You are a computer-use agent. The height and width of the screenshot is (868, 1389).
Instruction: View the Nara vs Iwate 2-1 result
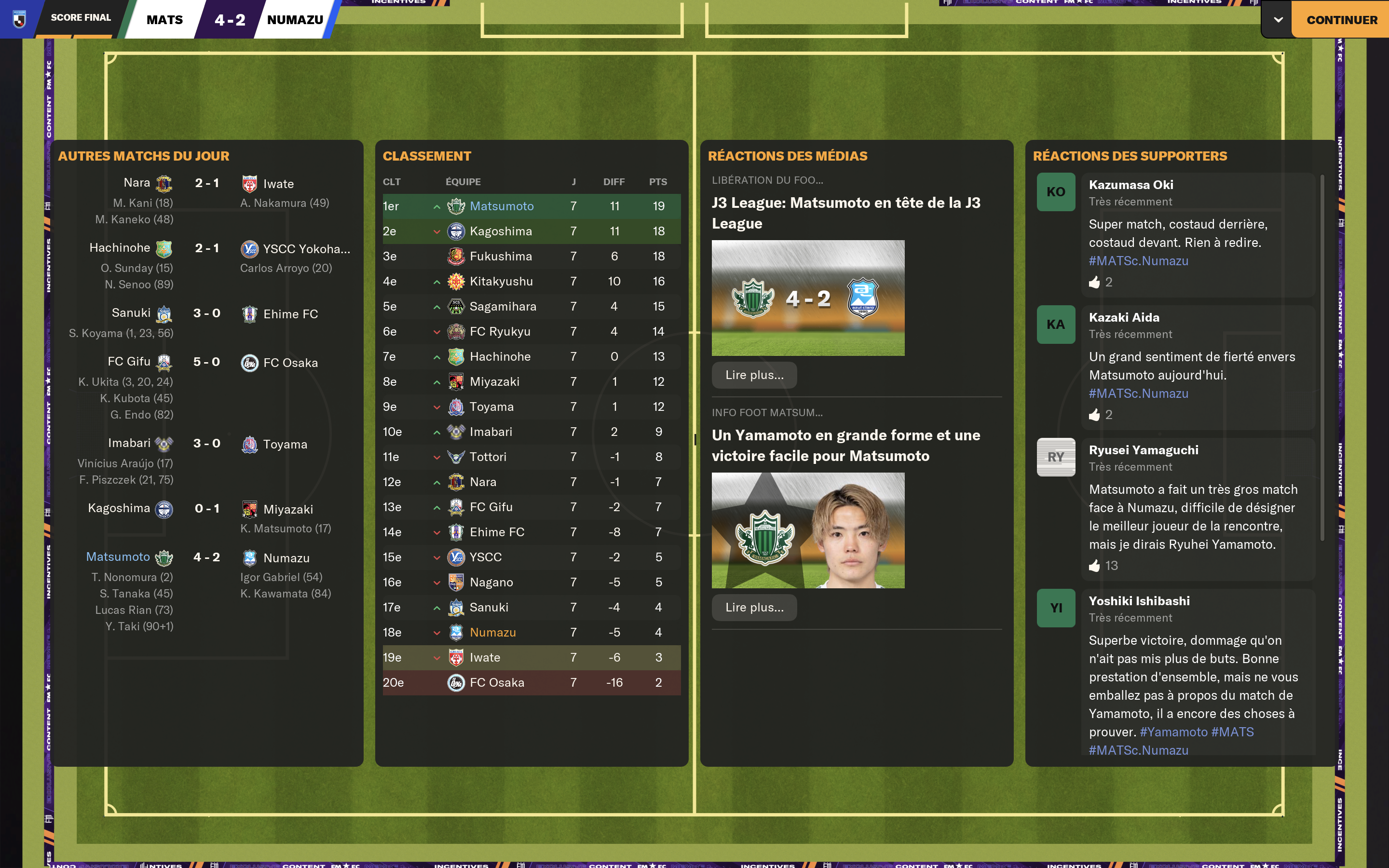(x=206, y=183)
